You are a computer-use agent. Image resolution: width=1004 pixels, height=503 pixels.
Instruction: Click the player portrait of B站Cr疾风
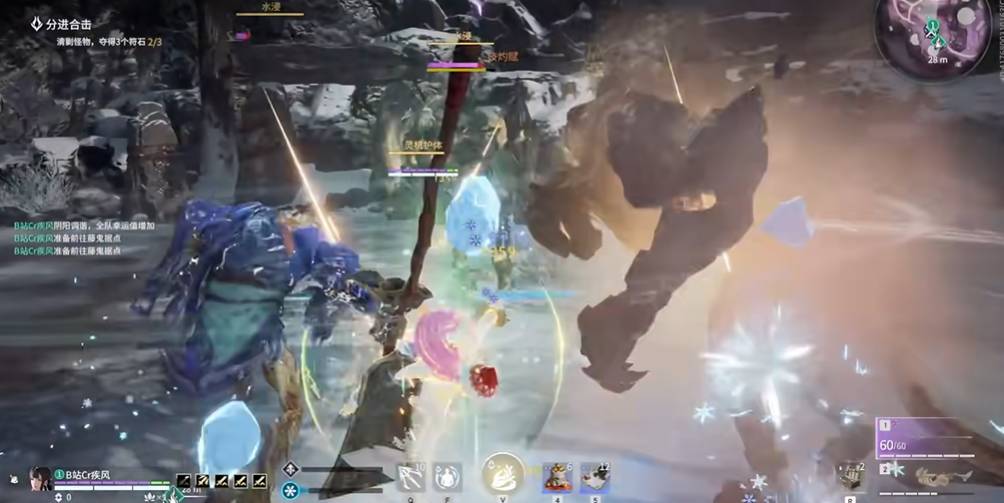point(40,478)
